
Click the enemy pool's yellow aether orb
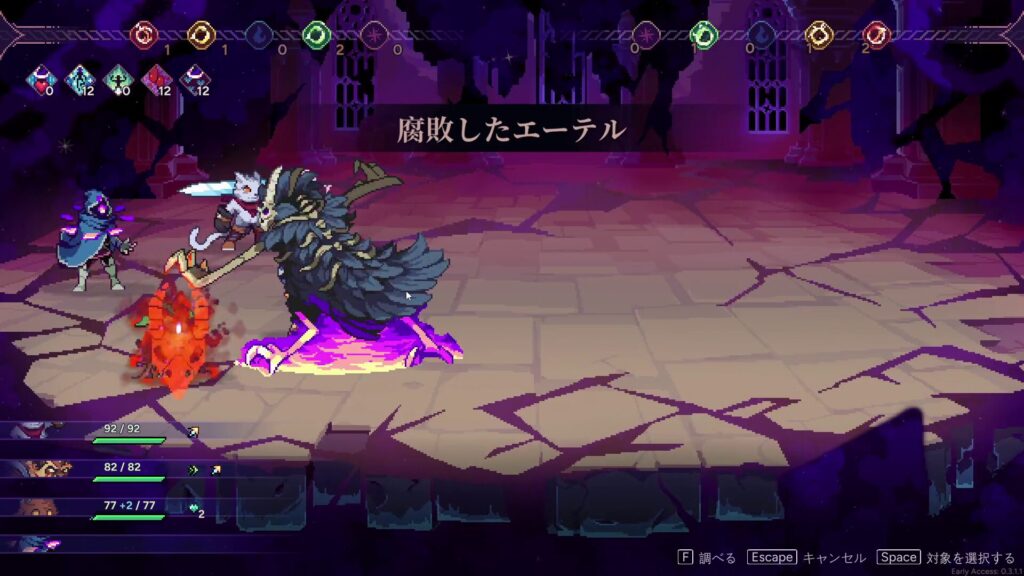click(x=819, y=35)
